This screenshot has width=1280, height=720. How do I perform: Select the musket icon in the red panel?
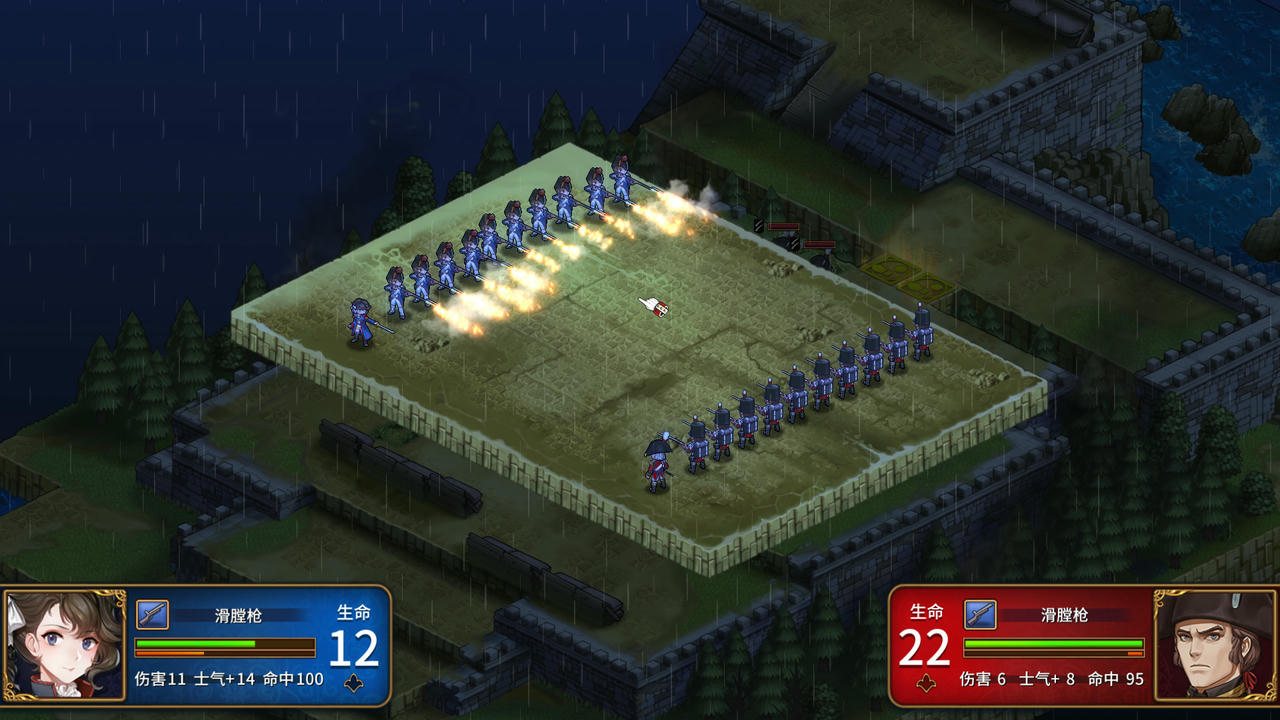point(980,614)
